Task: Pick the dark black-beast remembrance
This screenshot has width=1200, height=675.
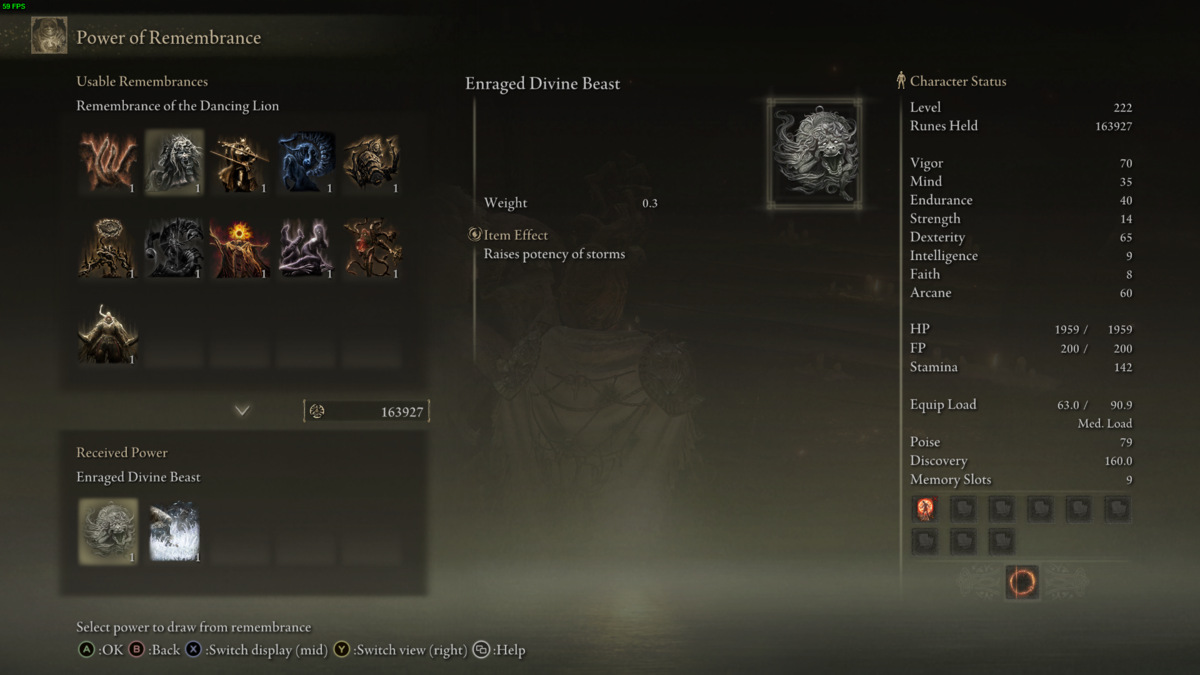Action: click(x=174, y=247)
